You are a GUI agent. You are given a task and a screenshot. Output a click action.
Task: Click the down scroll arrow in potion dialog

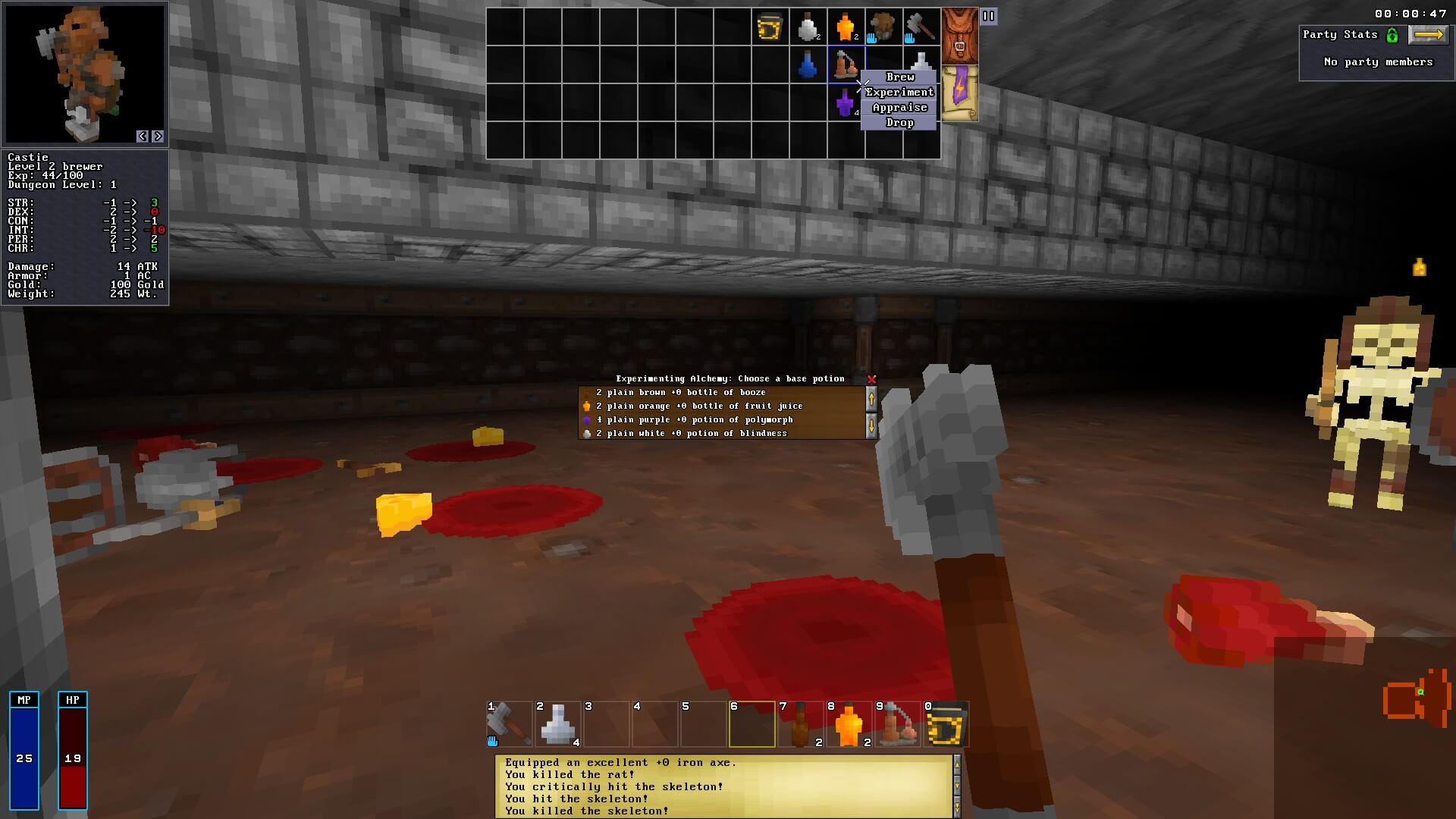click(x=871, y=425)
